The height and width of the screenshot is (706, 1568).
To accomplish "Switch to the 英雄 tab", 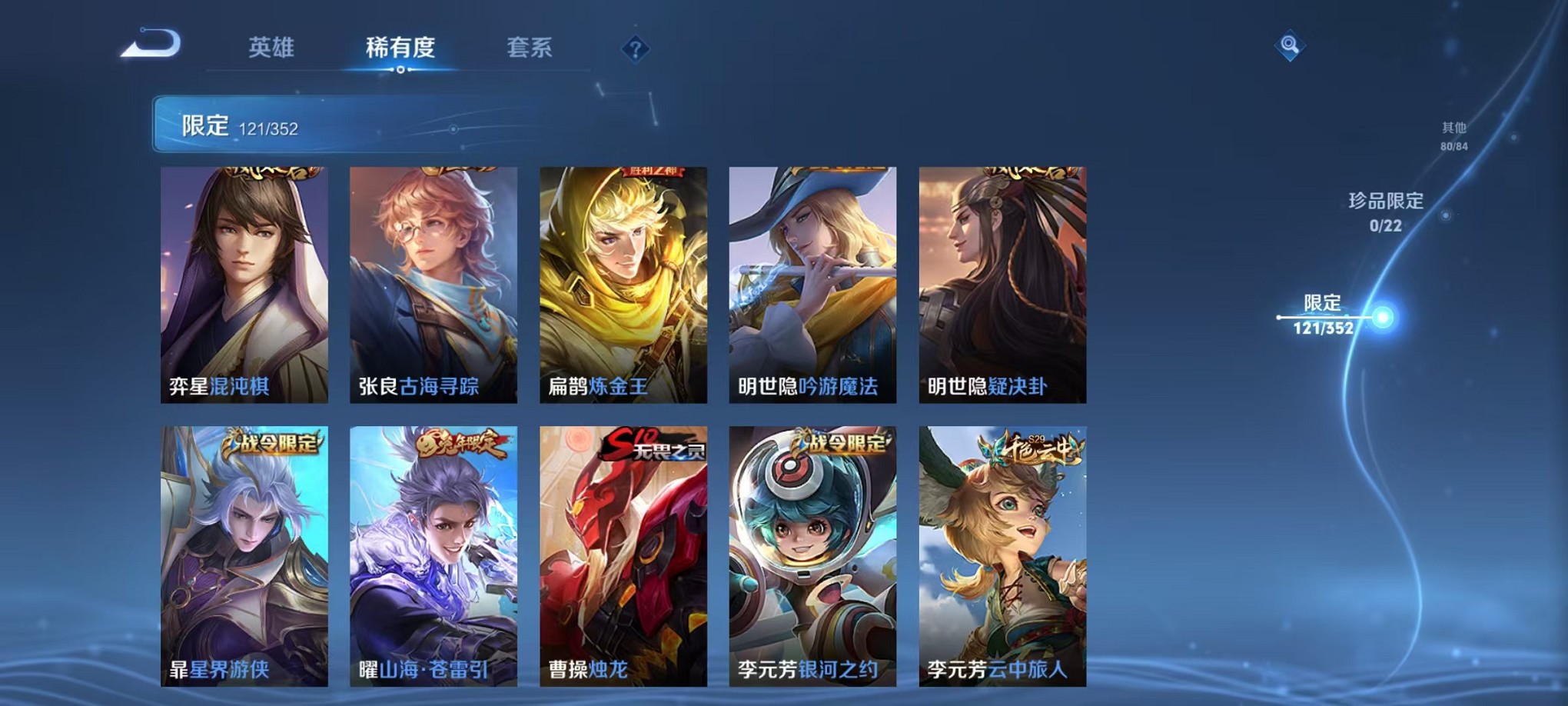I will coord(271,46).
